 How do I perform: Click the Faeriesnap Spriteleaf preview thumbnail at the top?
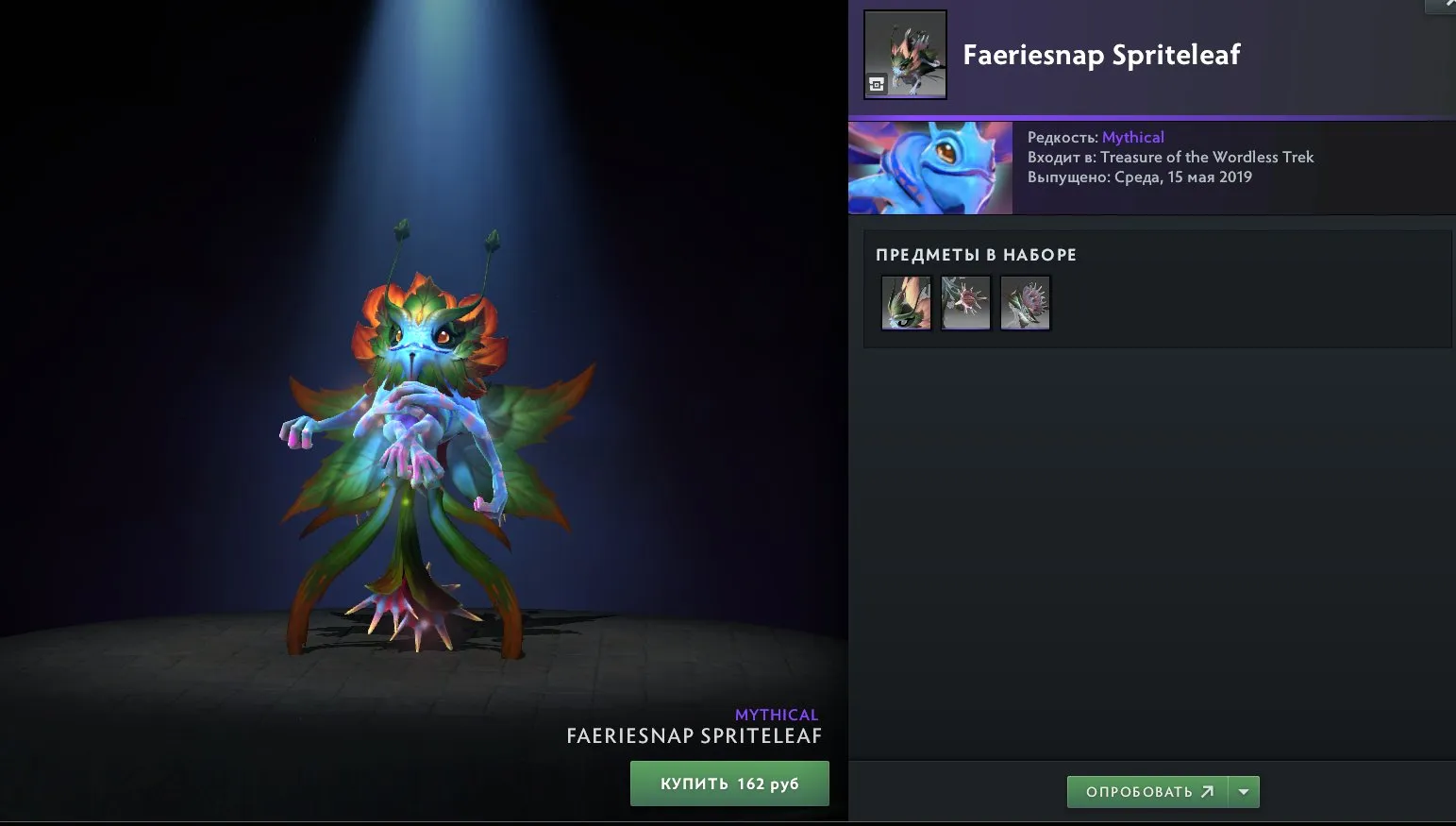[x=905, y=54]
